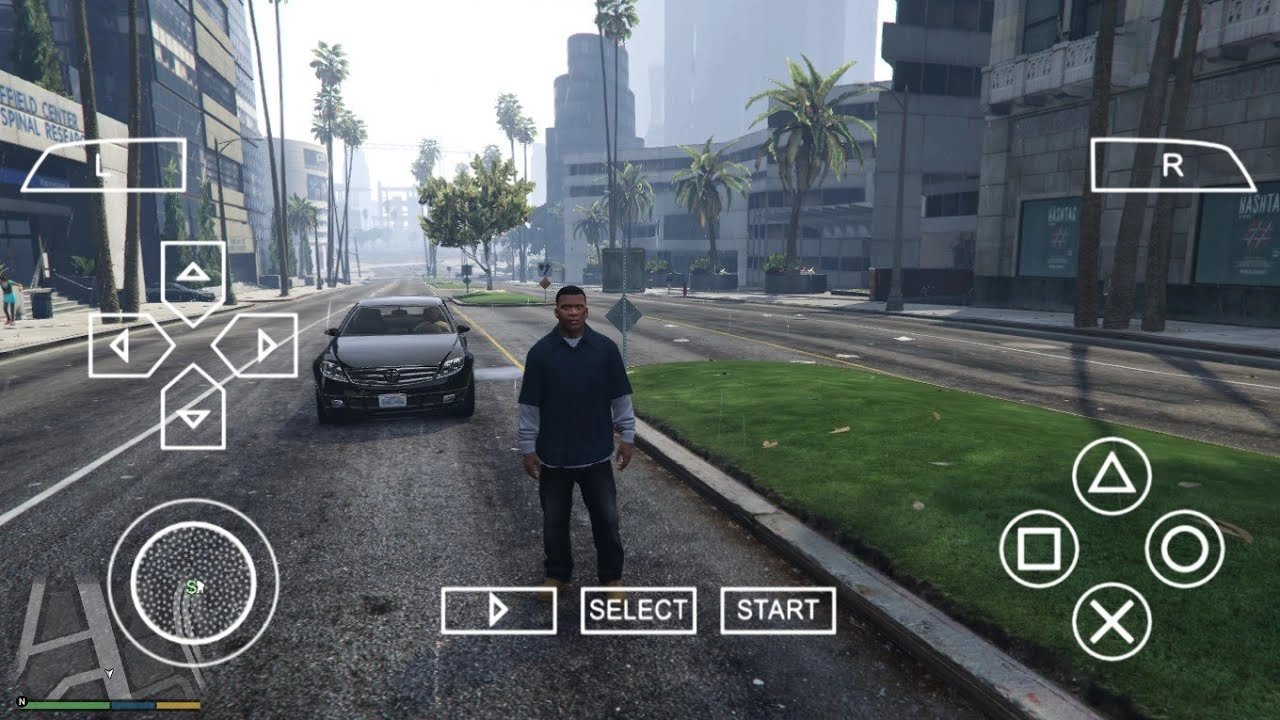Click the START button

pos(778,610)
